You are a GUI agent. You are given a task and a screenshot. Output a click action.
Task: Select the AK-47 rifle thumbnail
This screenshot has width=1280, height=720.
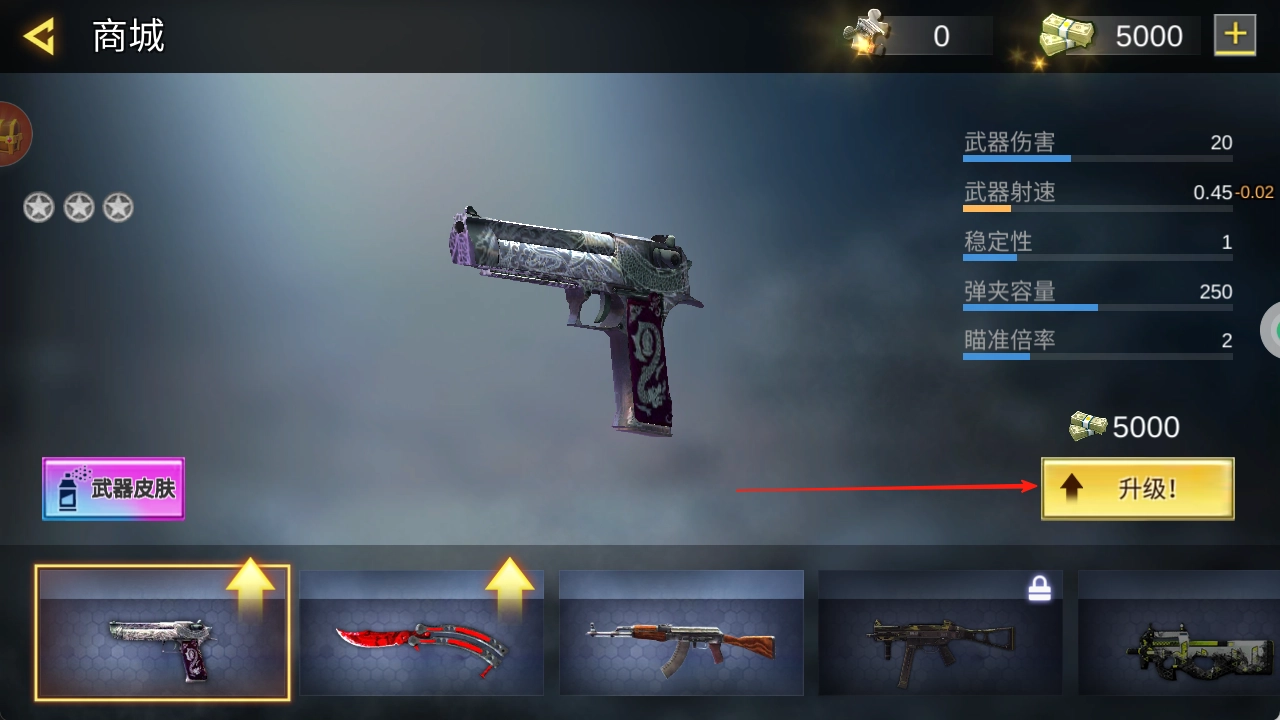680,633
